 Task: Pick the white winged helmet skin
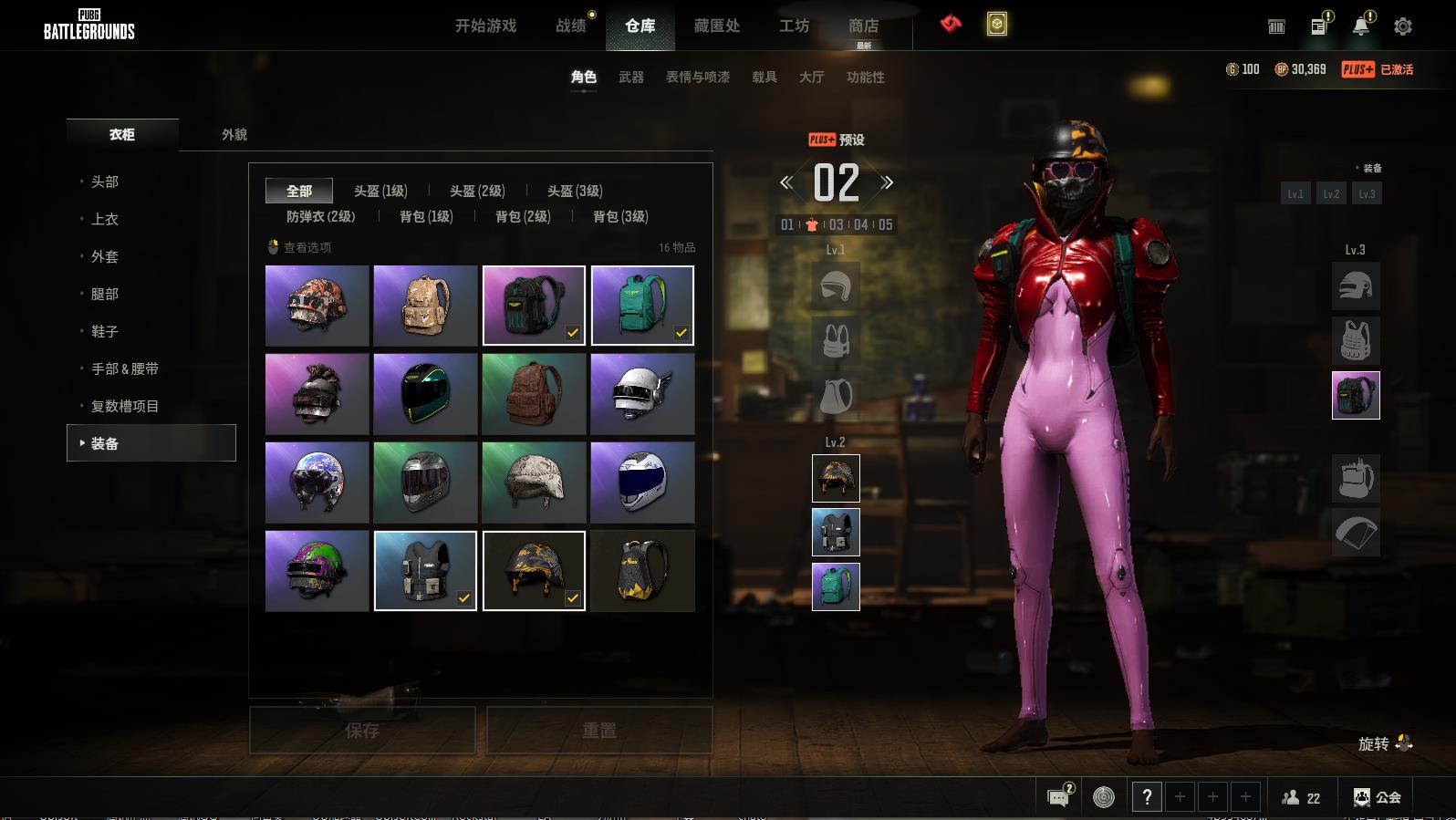point(642,394)
